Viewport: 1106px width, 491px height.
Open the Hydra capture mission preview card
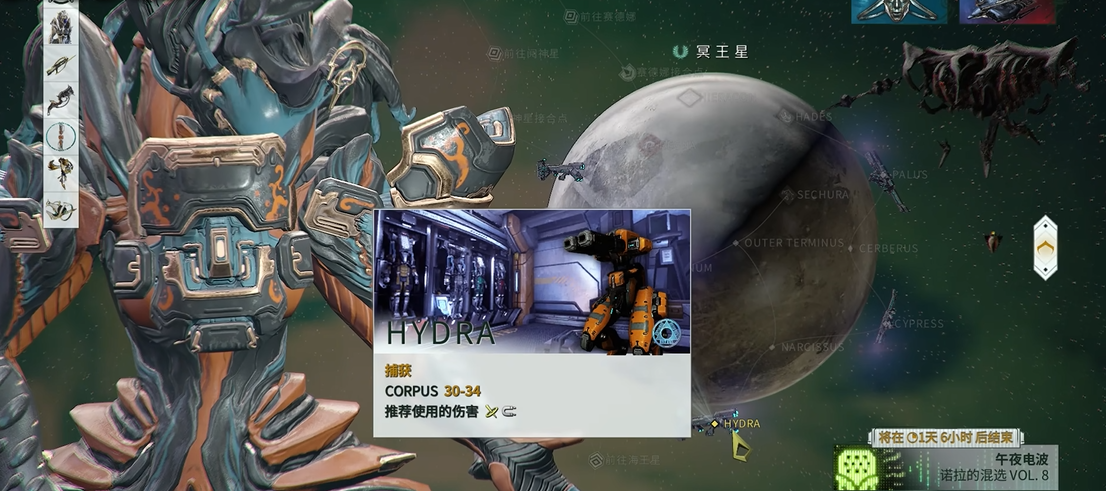pyautogui.click(x=531, y=322)
